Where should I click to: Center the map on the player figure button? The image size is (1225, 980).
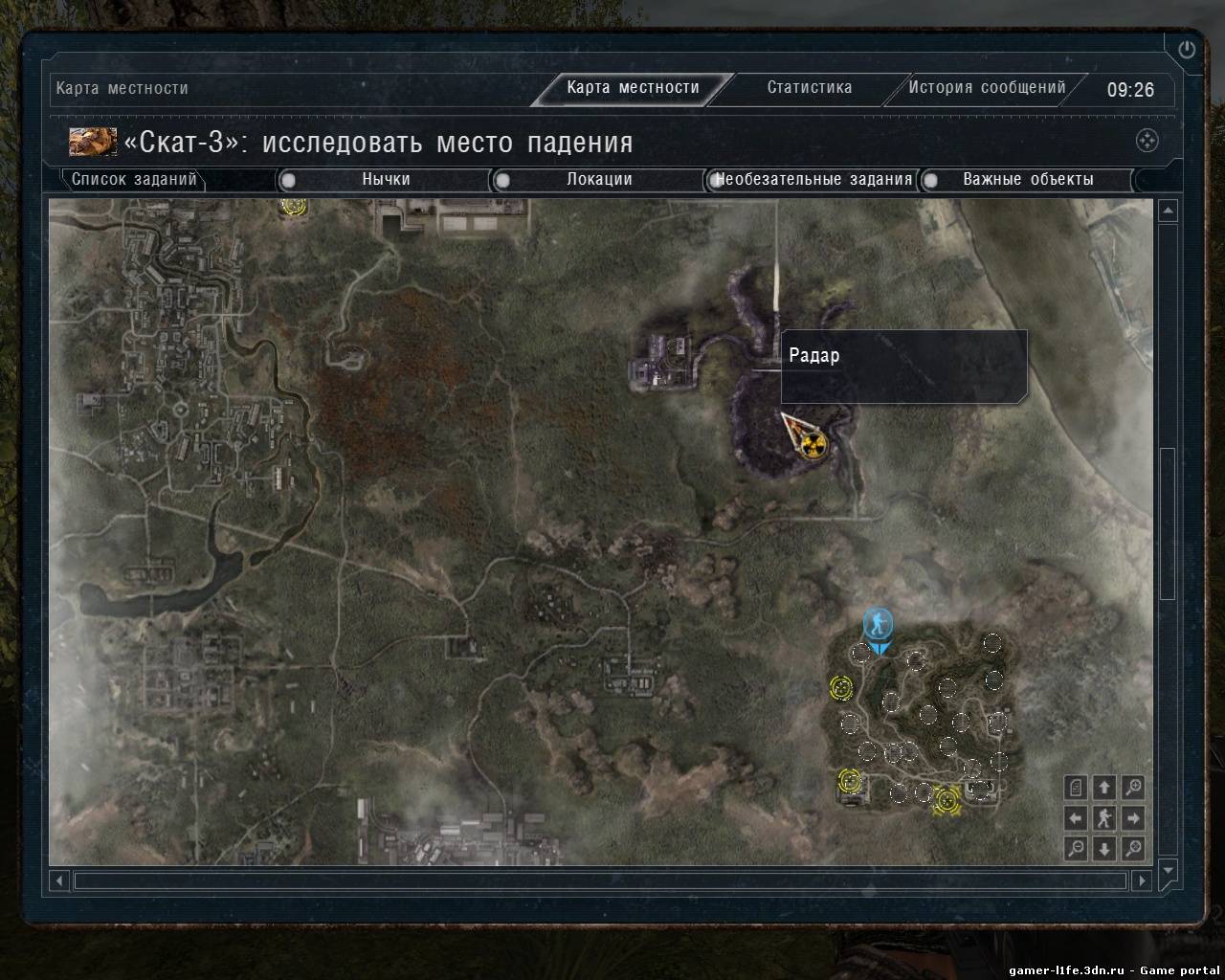coord(1104,818)
